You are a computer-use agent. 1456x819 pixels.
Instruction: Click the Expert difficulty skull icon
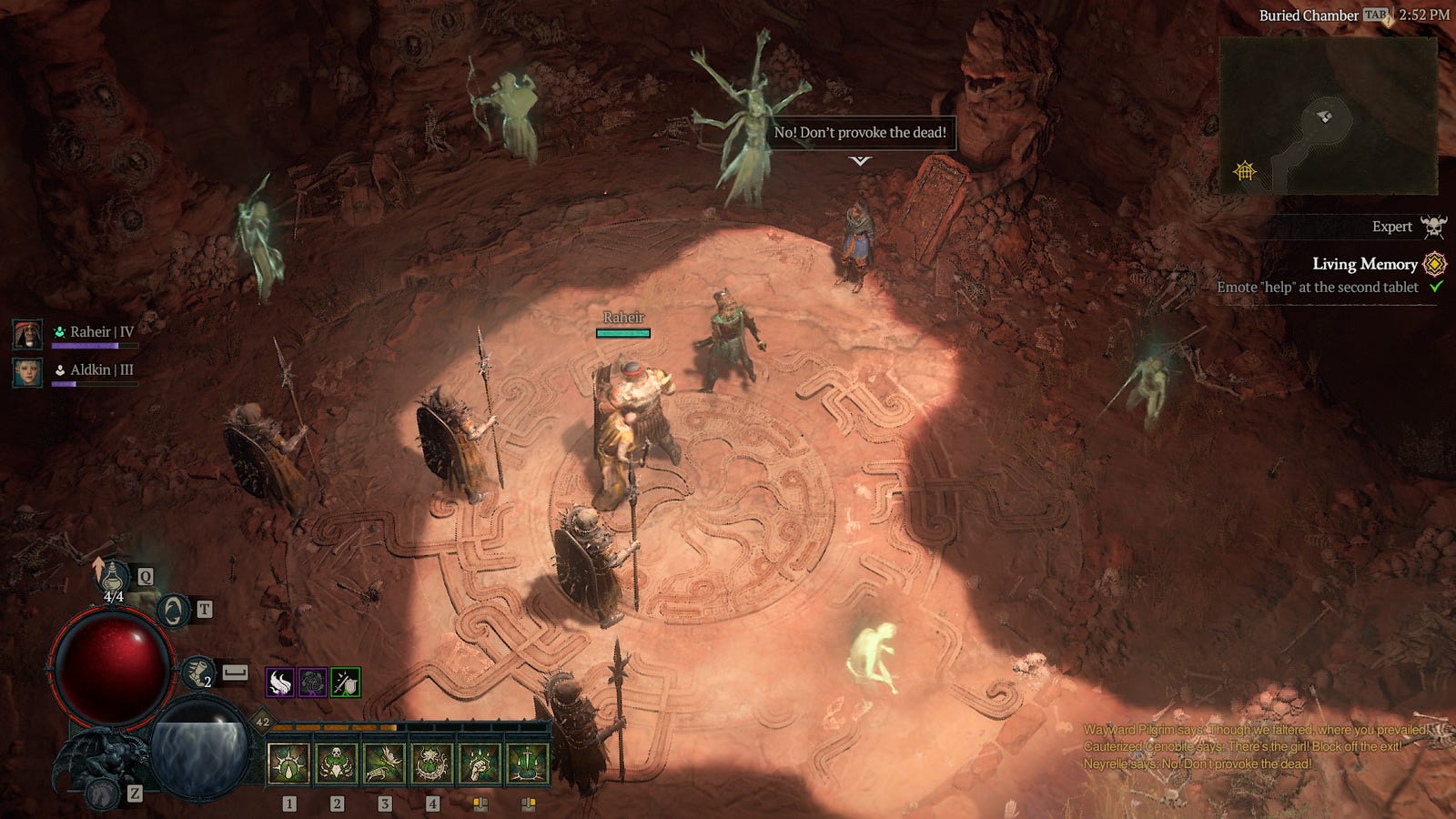(1434, 227)
